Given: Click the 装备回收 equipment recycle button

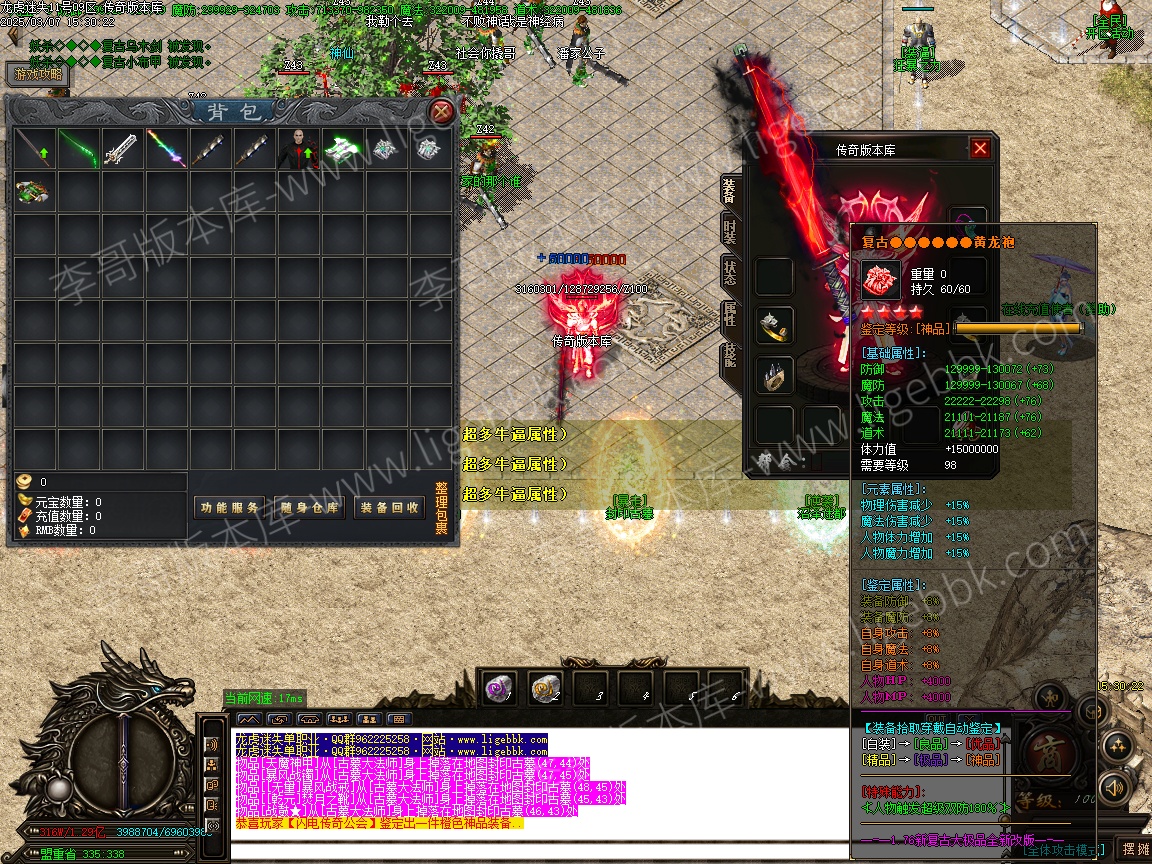Looking at the screenshot, I should 390,507.
